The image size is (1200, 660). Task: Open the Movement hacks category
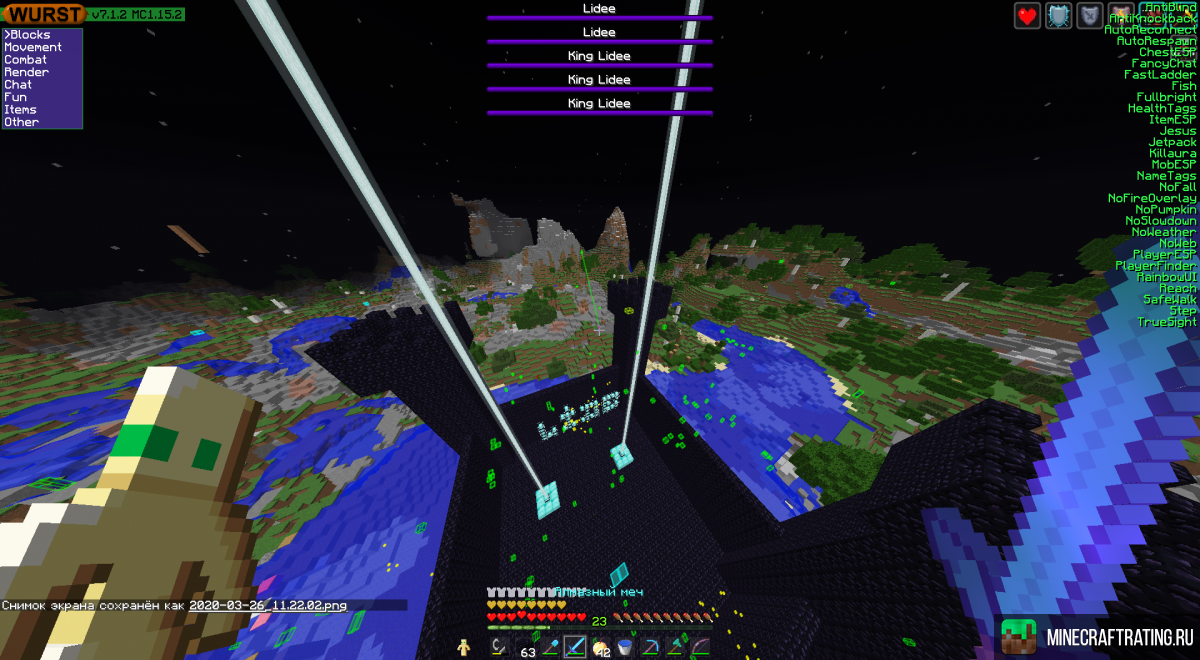pyautogui.click(x=33, y=47)
